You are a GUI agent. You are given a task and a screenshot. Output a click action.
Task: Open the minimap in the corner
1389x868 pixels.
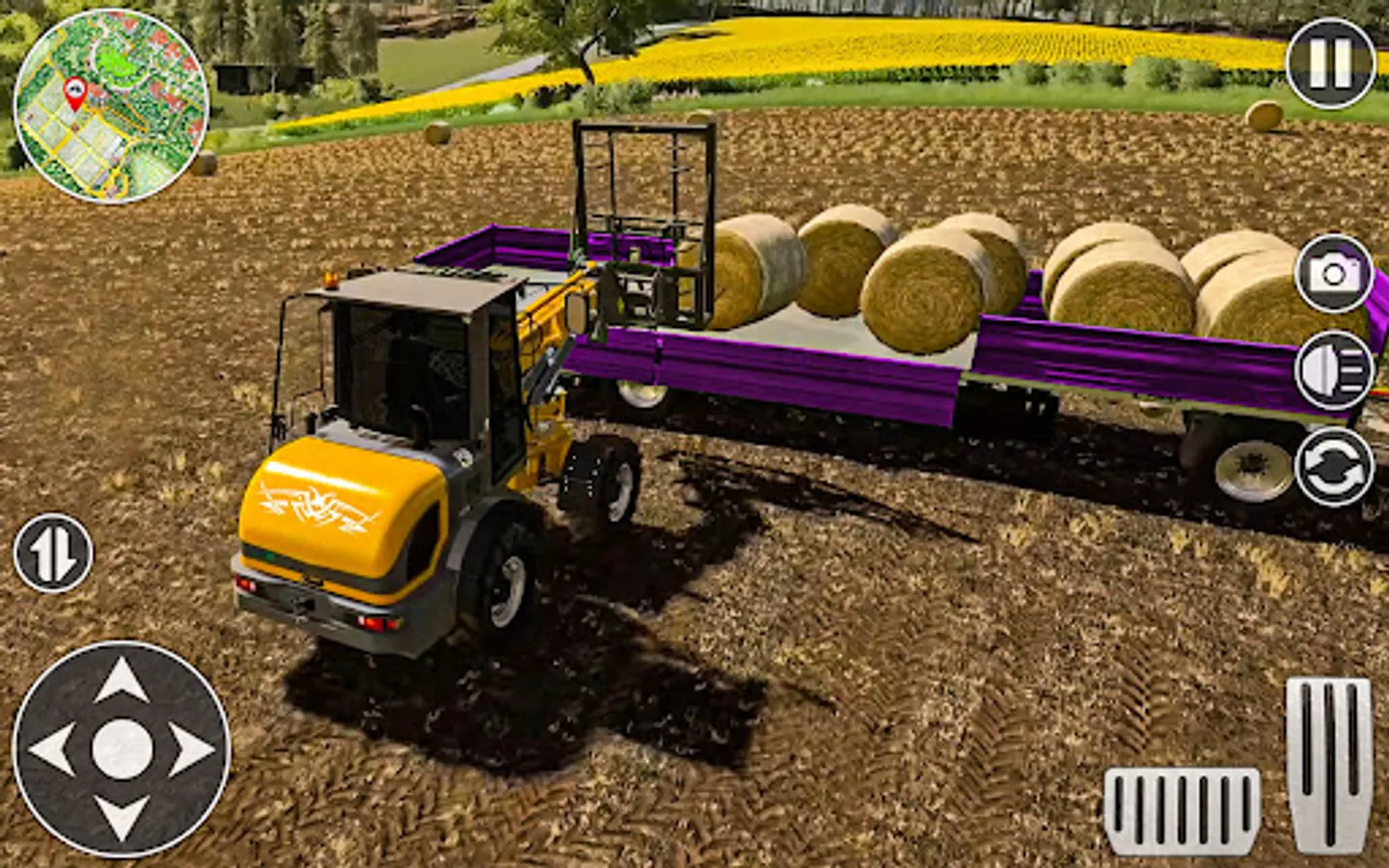point(109,101)
